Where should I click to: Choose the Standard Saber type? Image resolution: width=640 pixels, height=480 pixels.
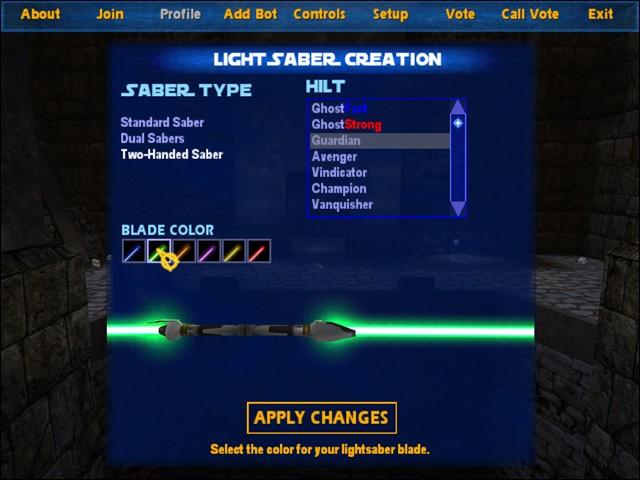point(162,123)
